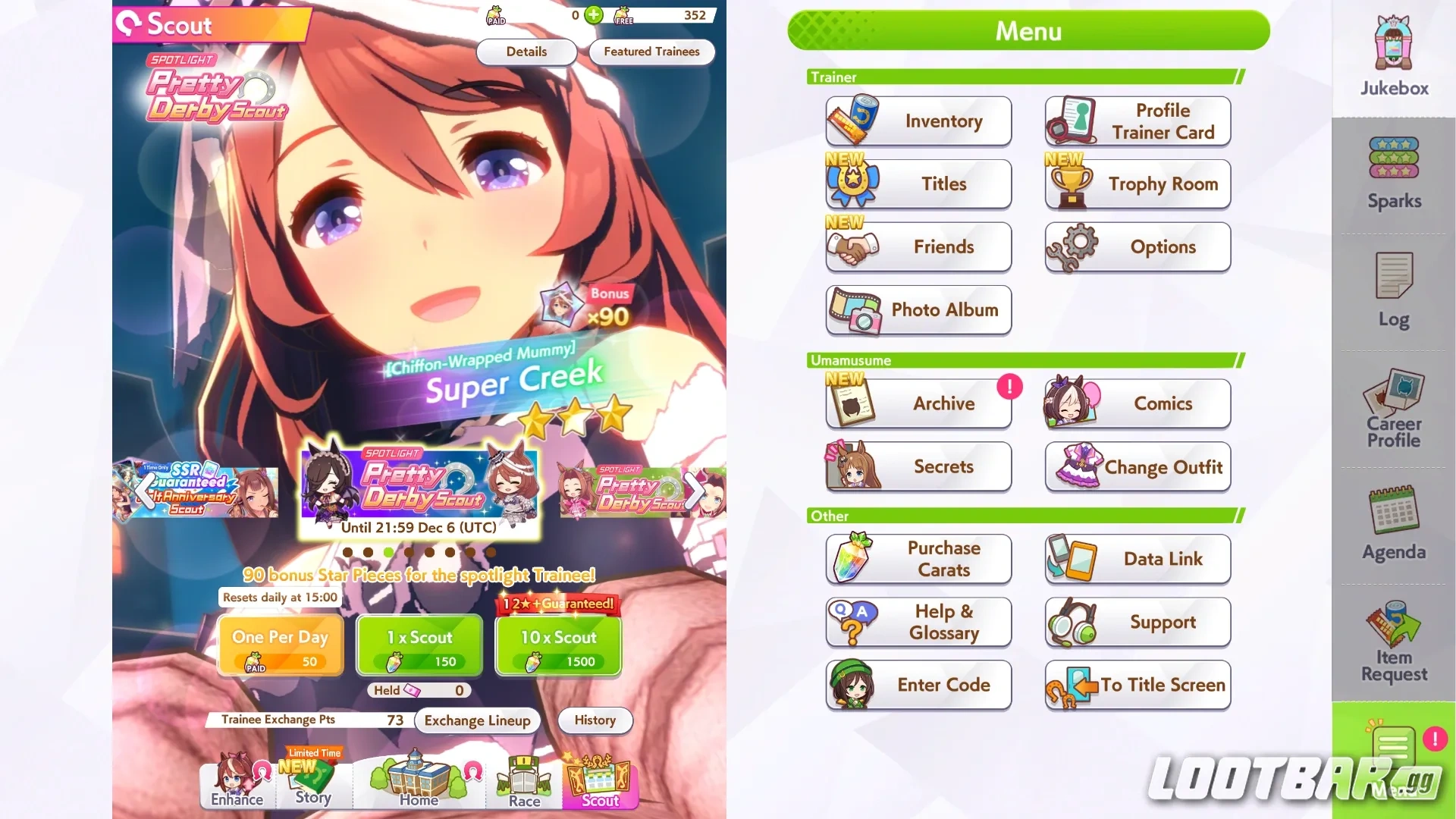Open the Item Request sidebar icon

coord(1392,641)
